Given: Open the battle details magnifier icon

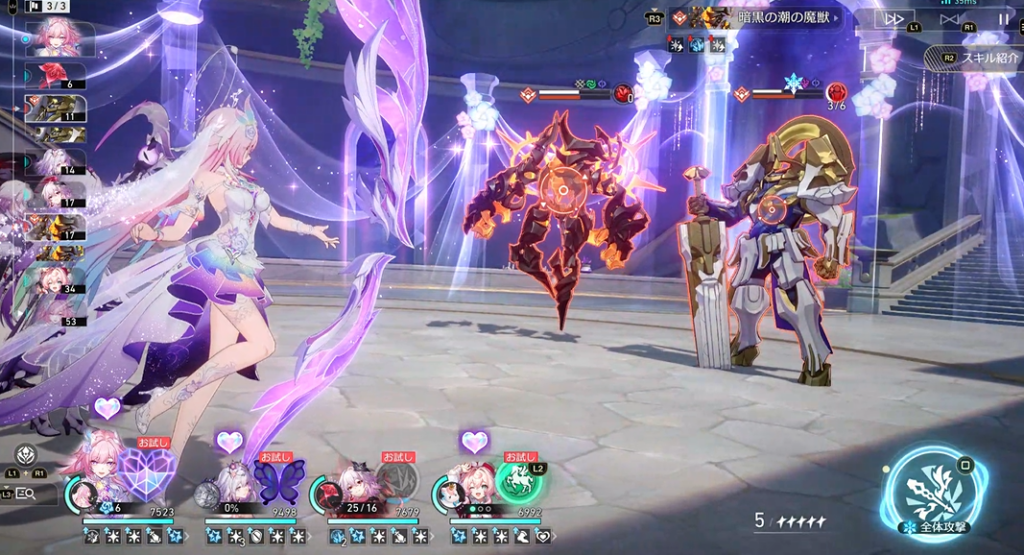Looking at the screenshot, I should coord(28,493).
